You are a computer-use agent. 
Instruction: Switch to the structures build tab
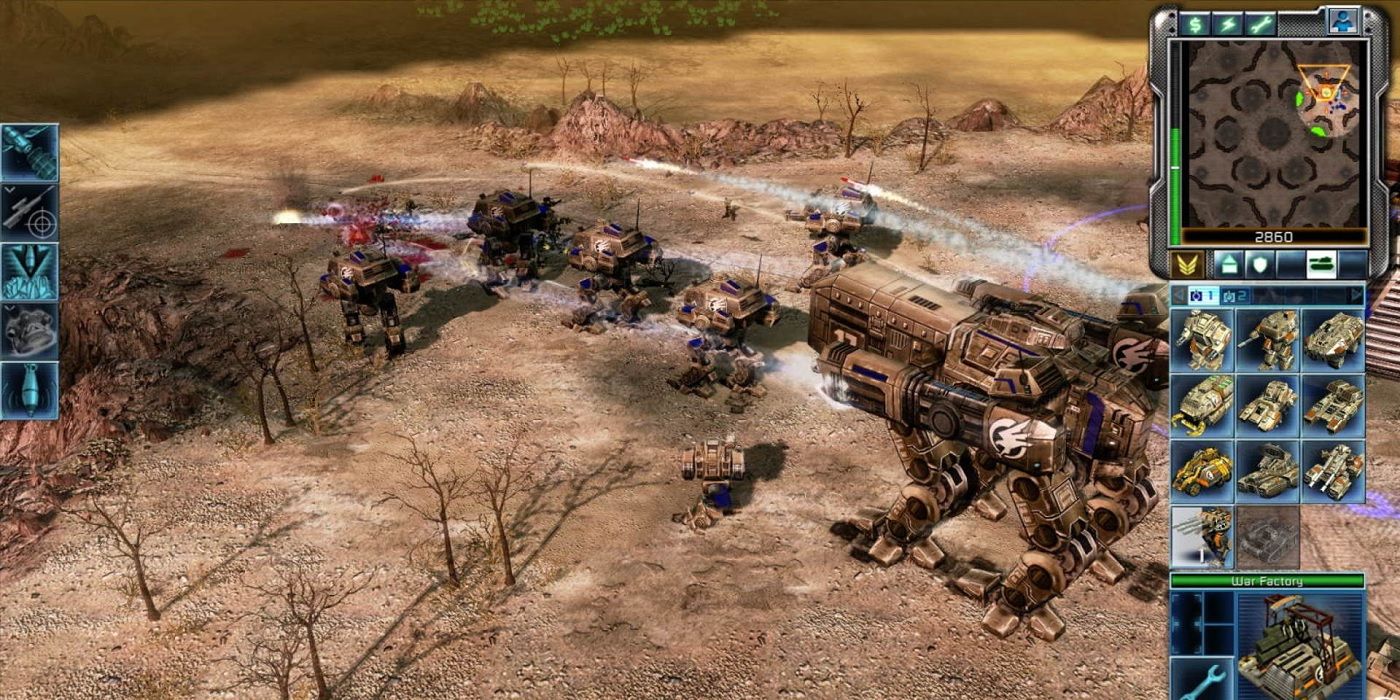coord(1227,265)
